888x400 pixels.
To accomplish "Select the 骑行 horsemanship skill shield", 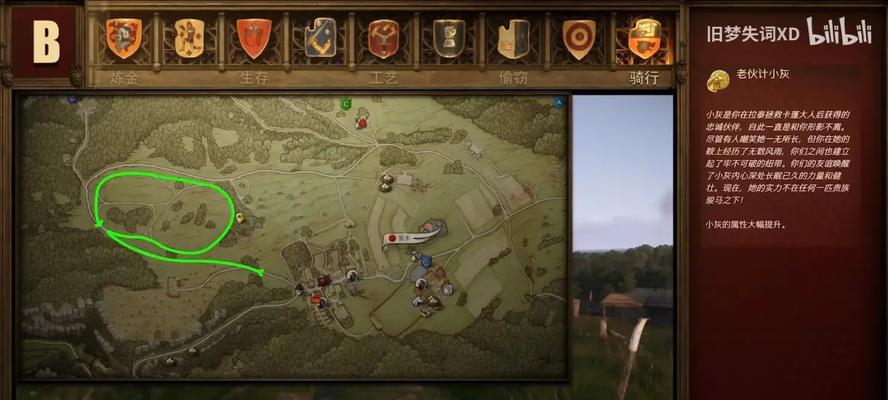I will (x=644, y=39).
